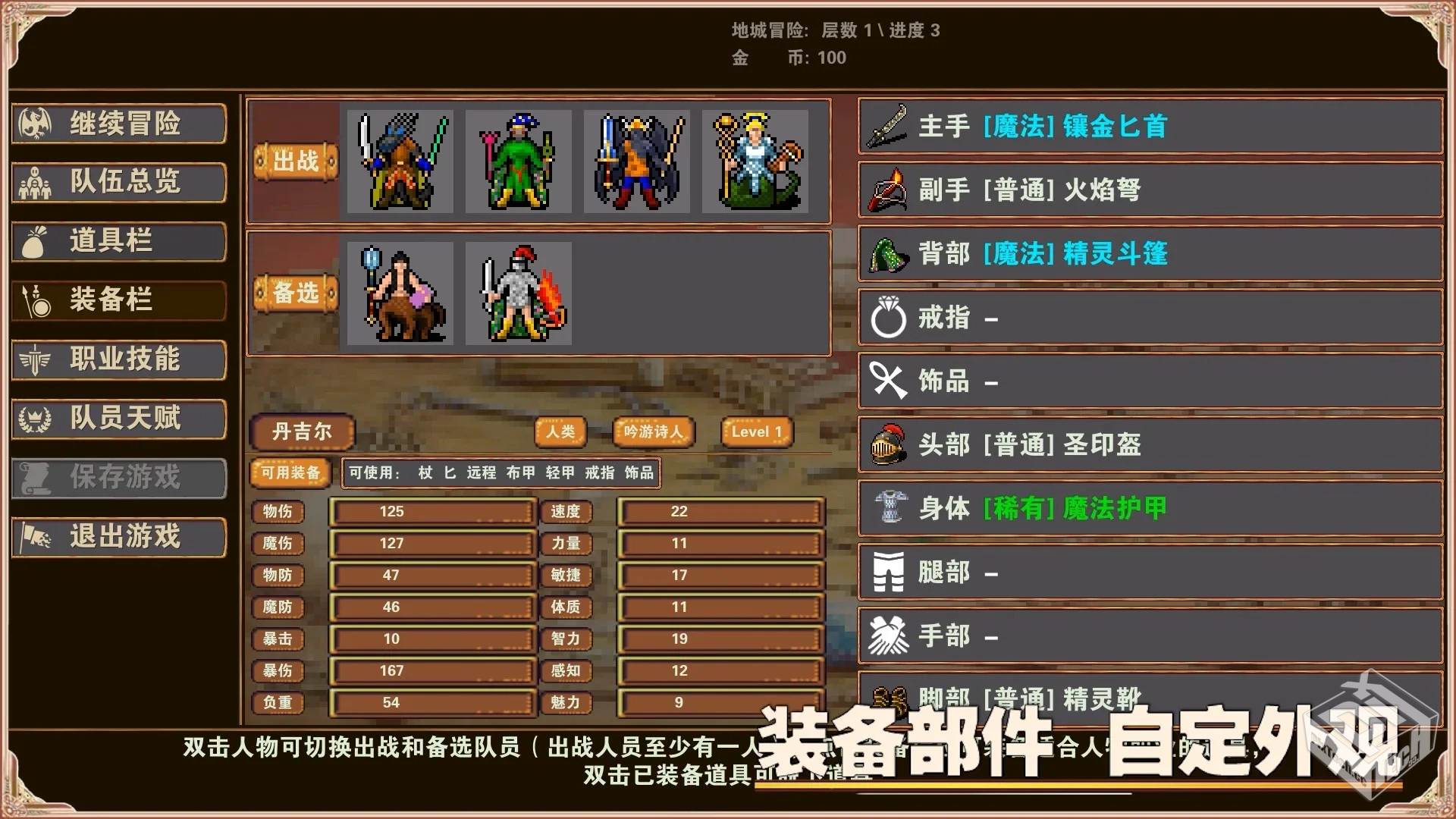Screen dimensions: 1456x819
Task: Open the empty 手部 glove slot
Action: tap(887, 635)
